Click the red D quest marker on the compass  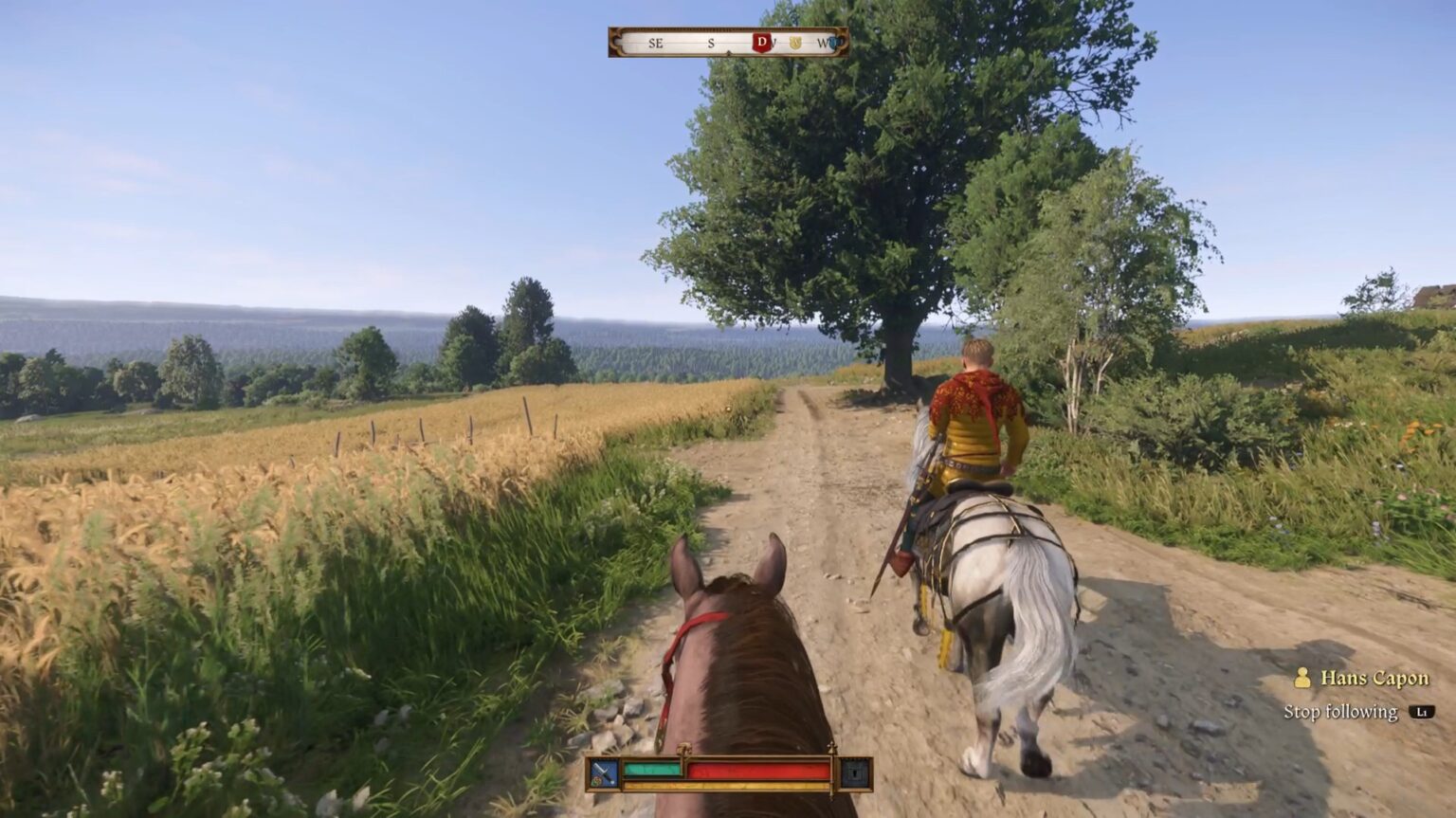coord(762,43)
